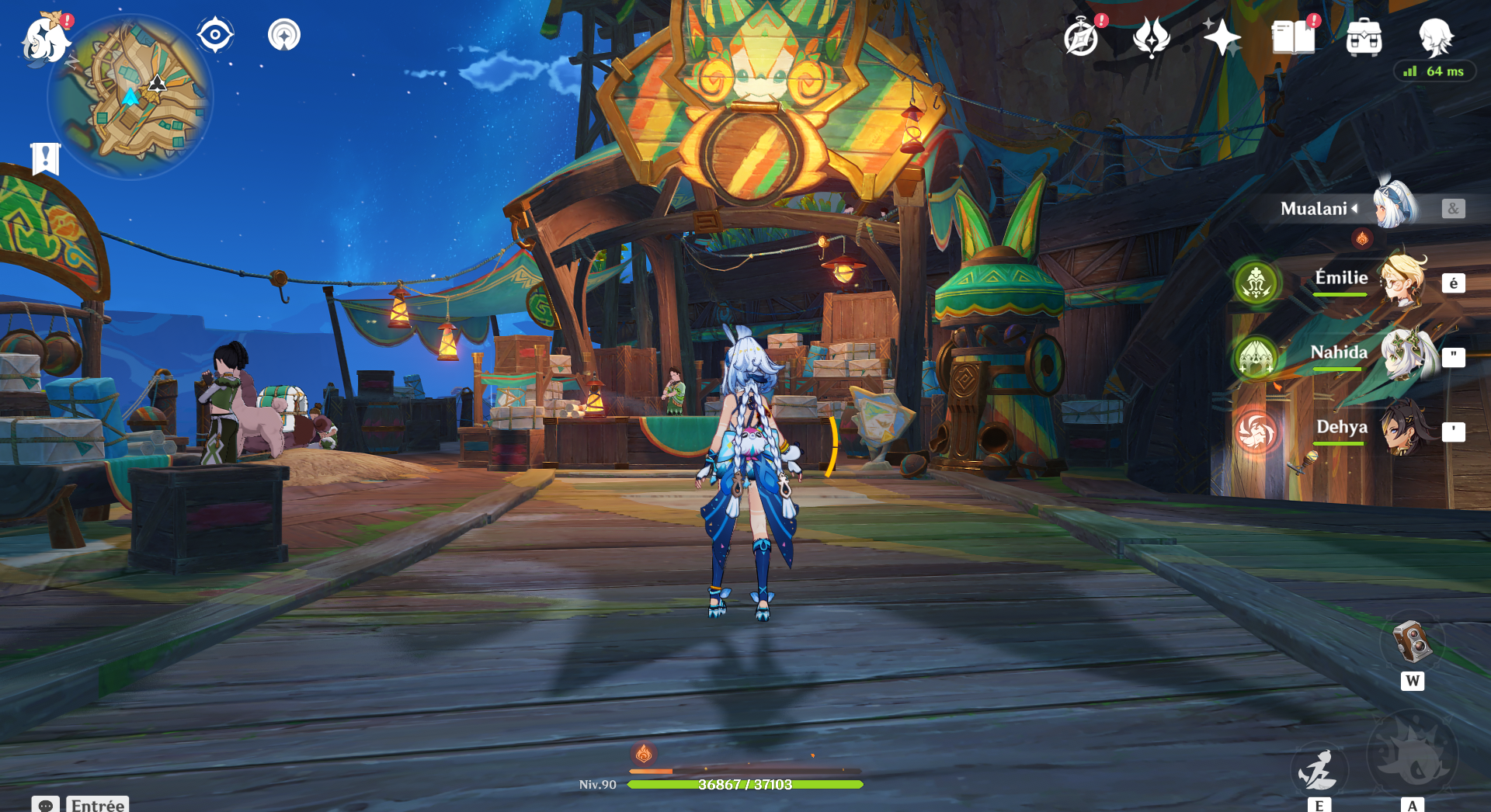This screenshot has width=1491, height=812.
Task: Open the wish star icon
Action: [x=1222, y=37]
